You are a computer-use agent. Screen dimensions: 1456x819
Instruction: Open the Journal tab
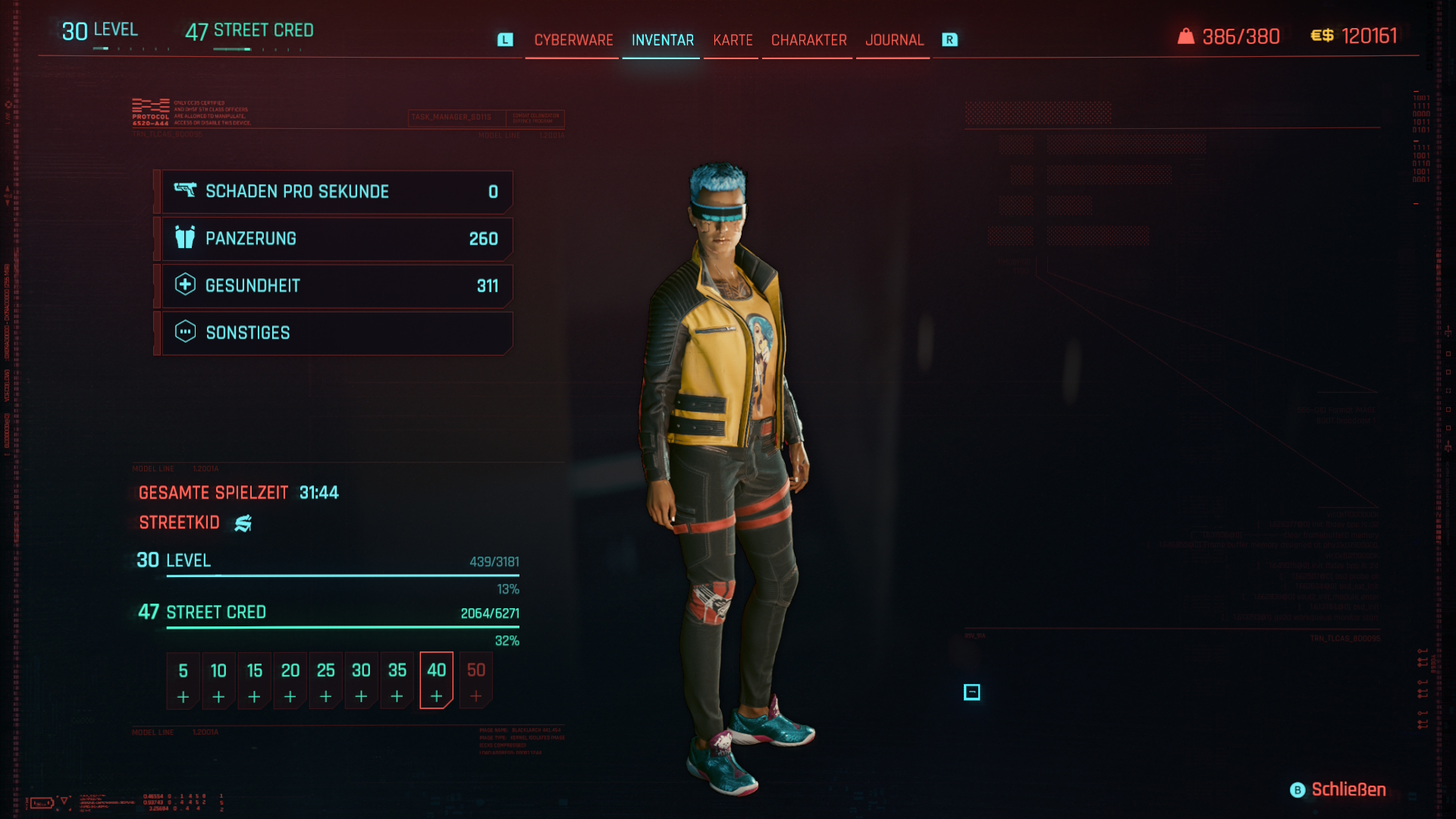tap(894, 40)
